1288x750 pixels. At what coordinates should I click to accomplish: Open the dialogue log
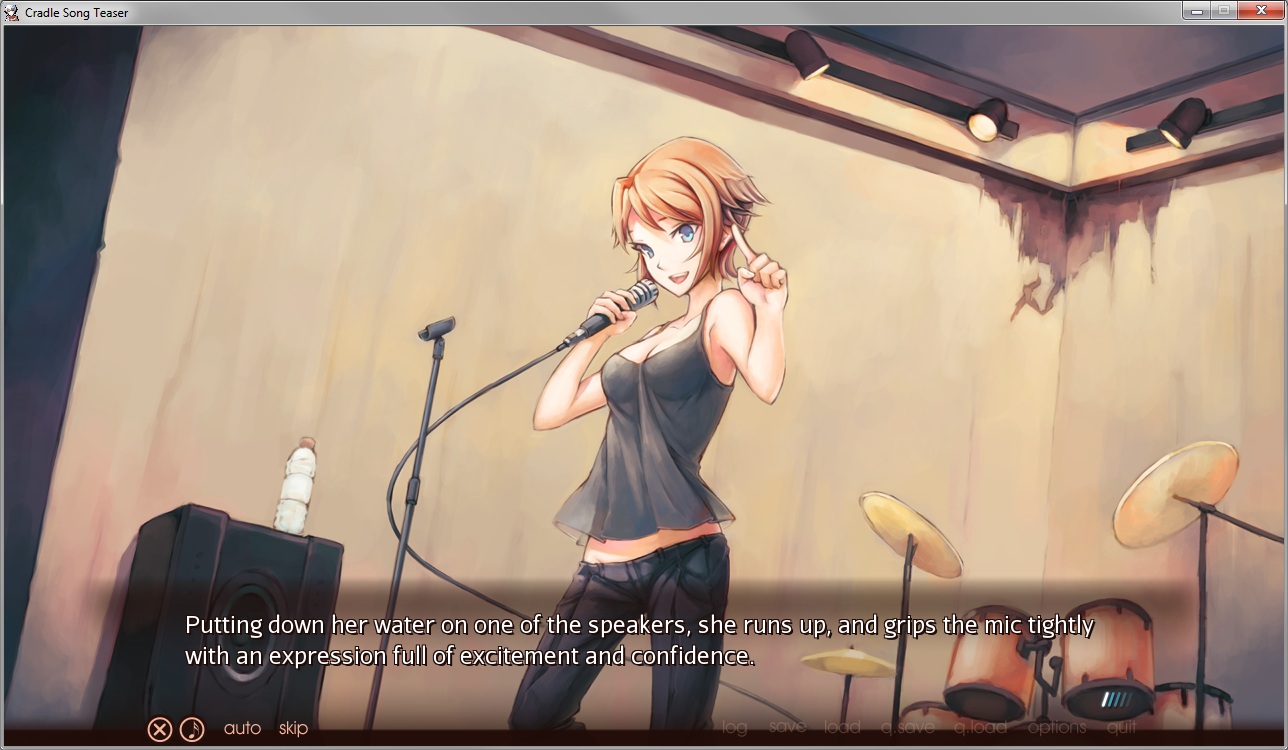pos(732,728)
